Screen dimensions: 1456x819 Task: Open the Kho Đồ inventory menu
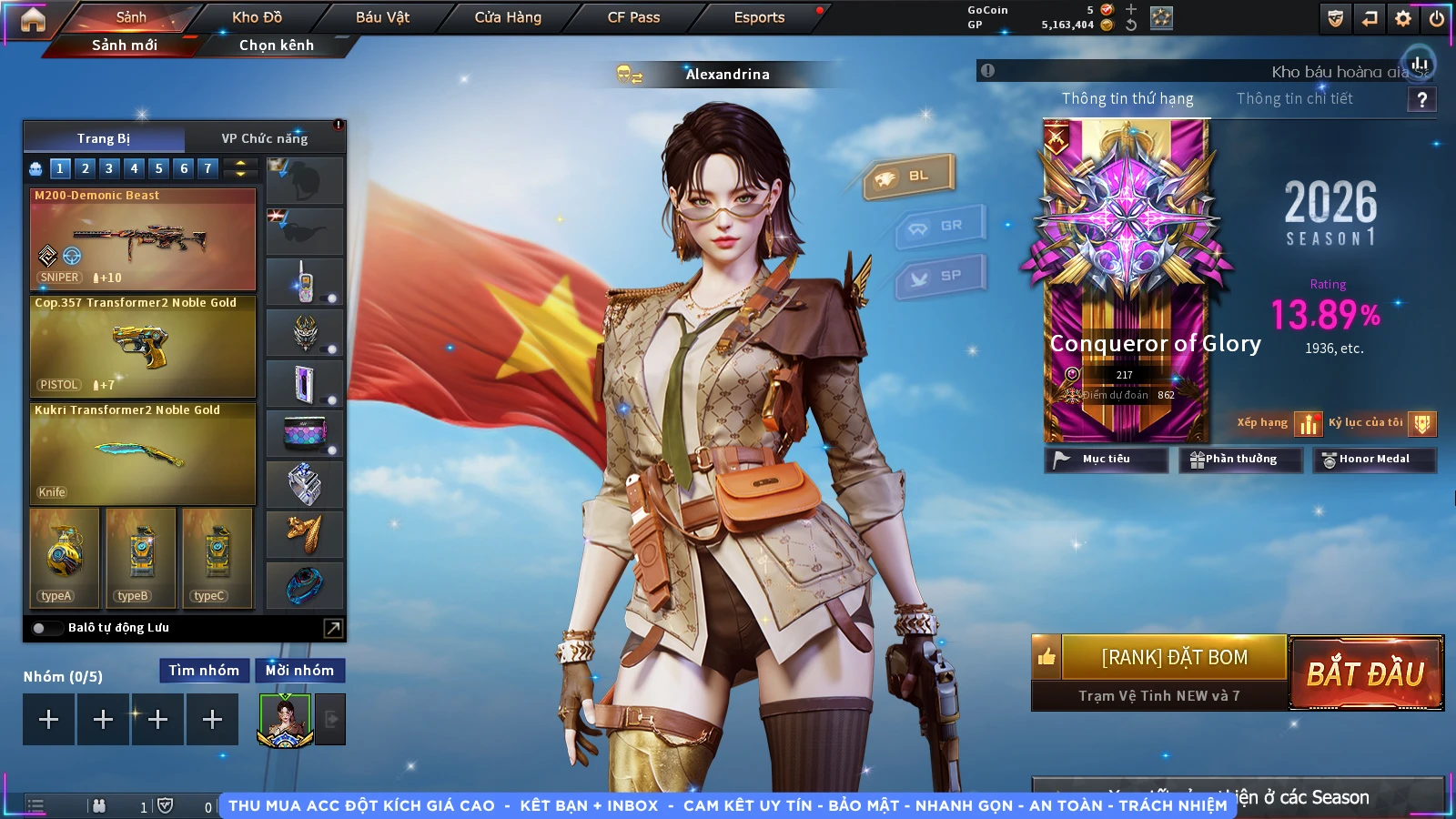coord(257,17)
